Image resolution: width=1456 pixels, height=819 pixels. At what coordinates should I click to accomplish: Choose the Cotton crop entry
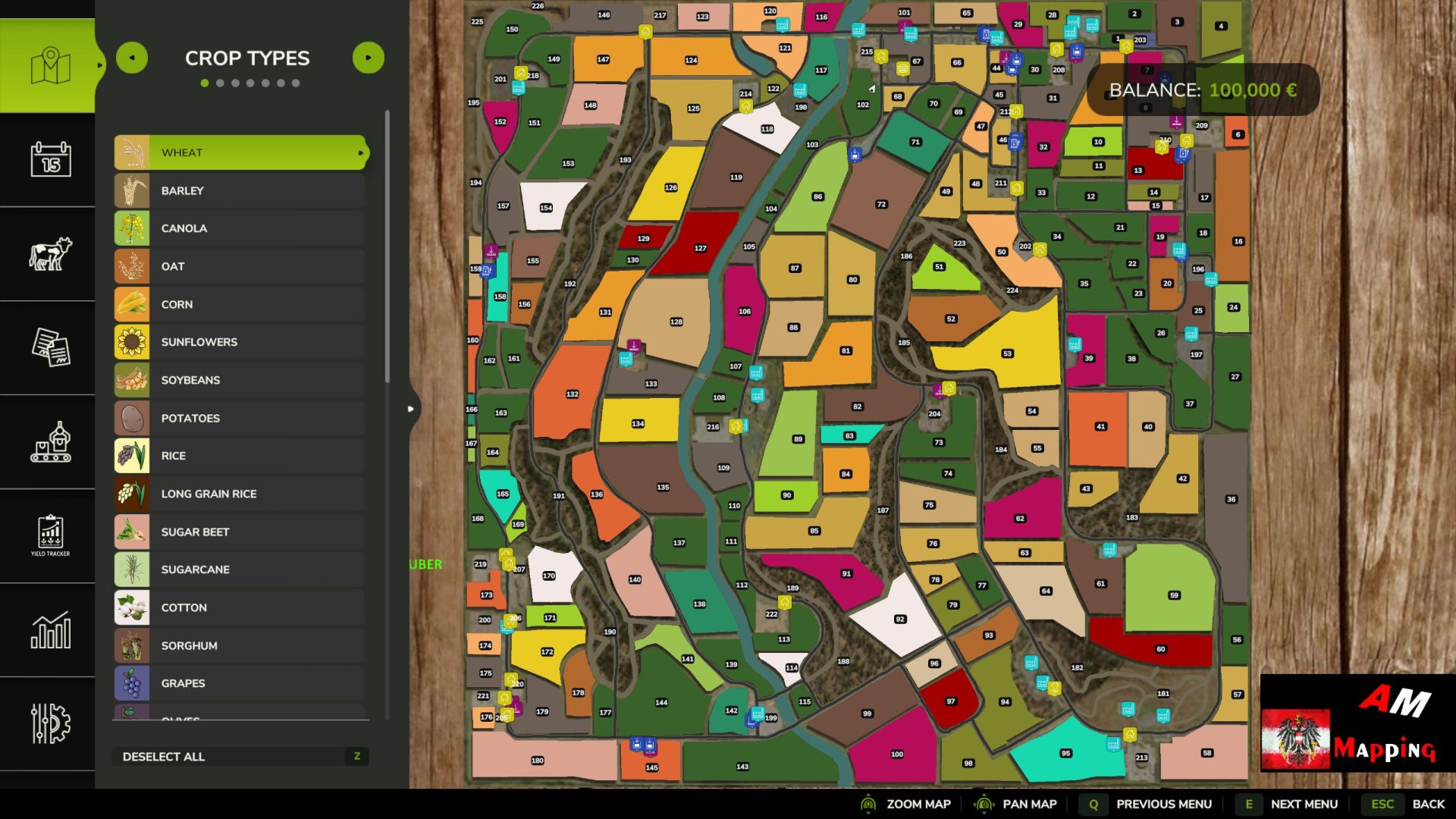[x=240, y=607]
